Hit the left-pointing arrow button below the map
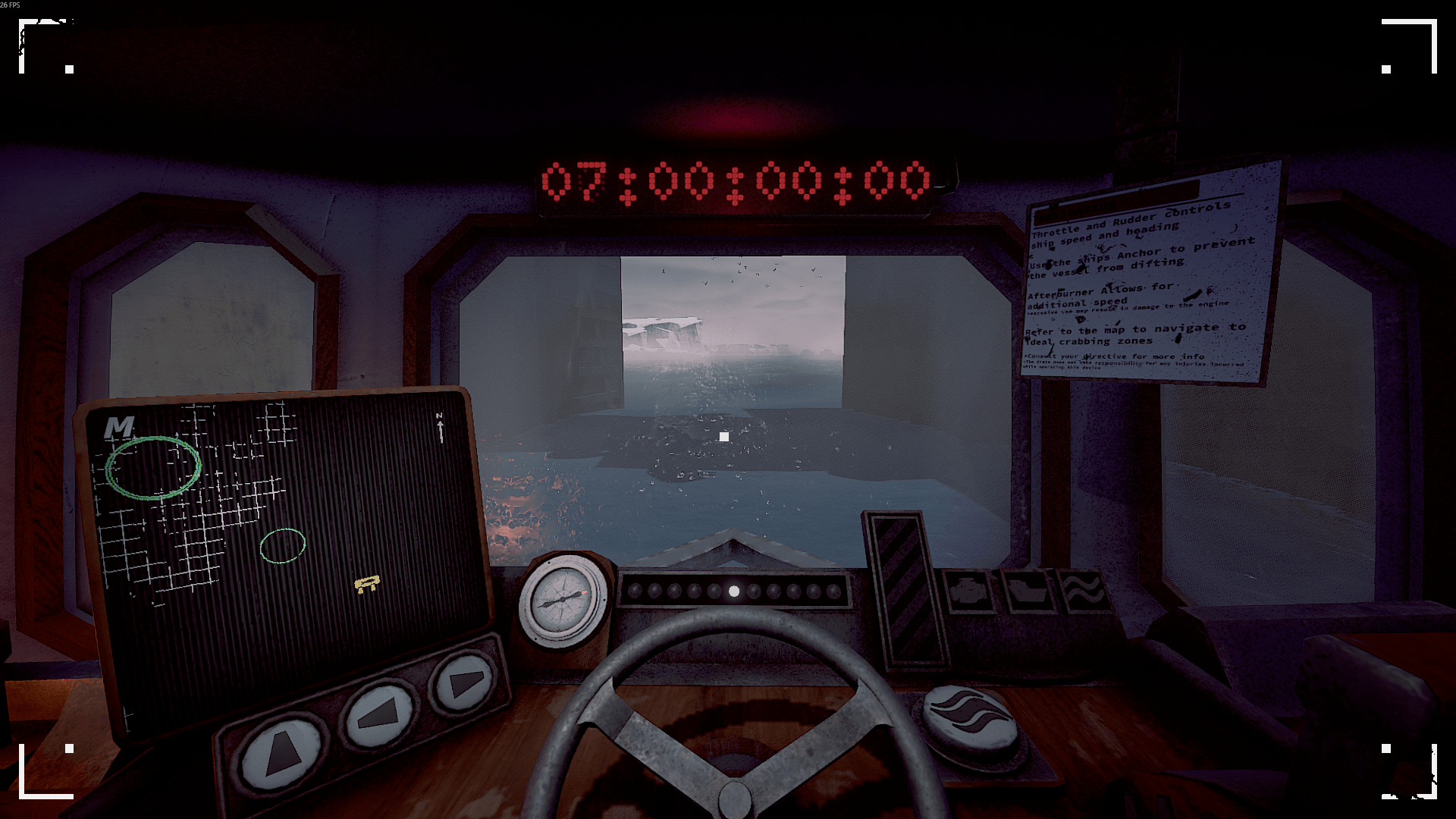Screen dimensions: 1456x819 [x=379, y=712]
